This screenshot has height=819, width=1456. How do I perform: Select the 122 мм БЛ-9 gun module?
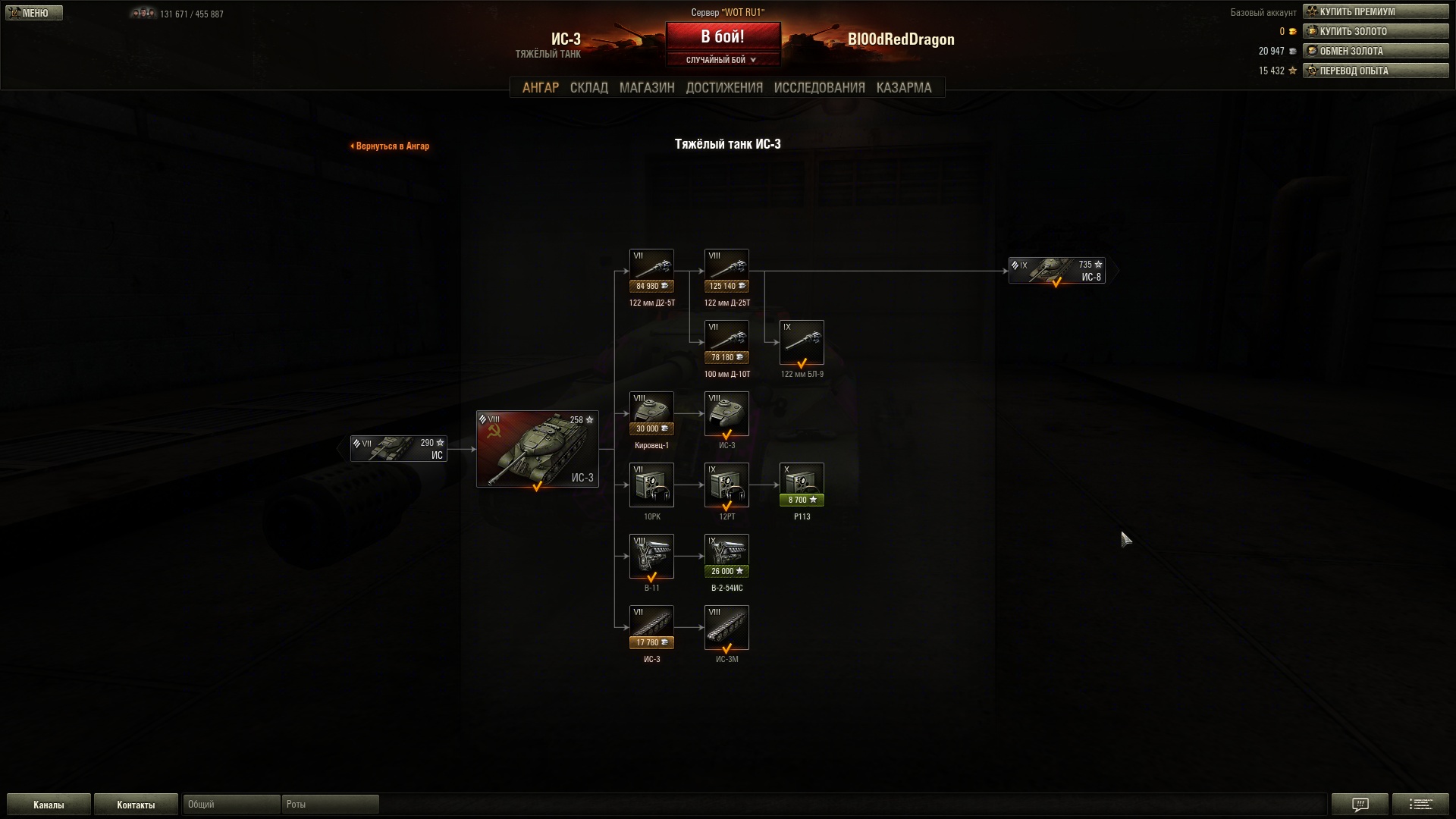point(802,343)
